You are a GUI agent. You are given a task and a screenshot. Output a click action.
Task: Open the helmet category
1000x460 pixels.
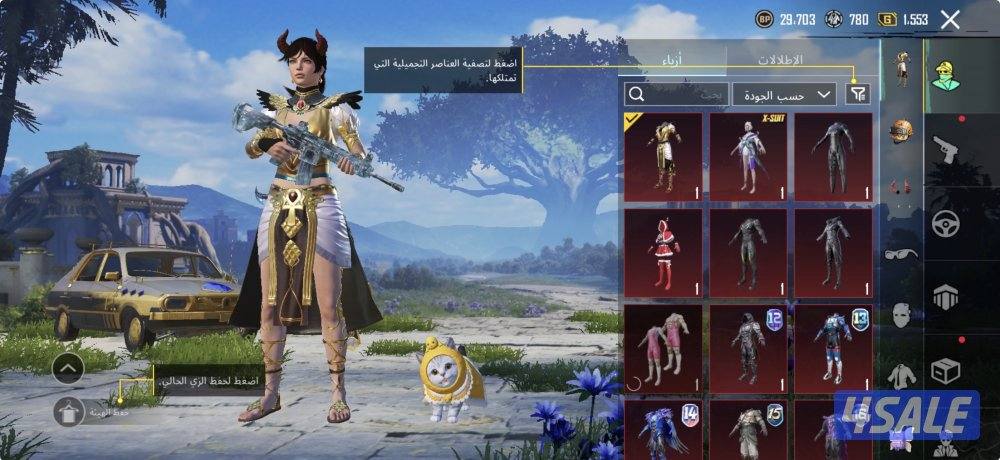pyautogui.click(x=902, y=131)
